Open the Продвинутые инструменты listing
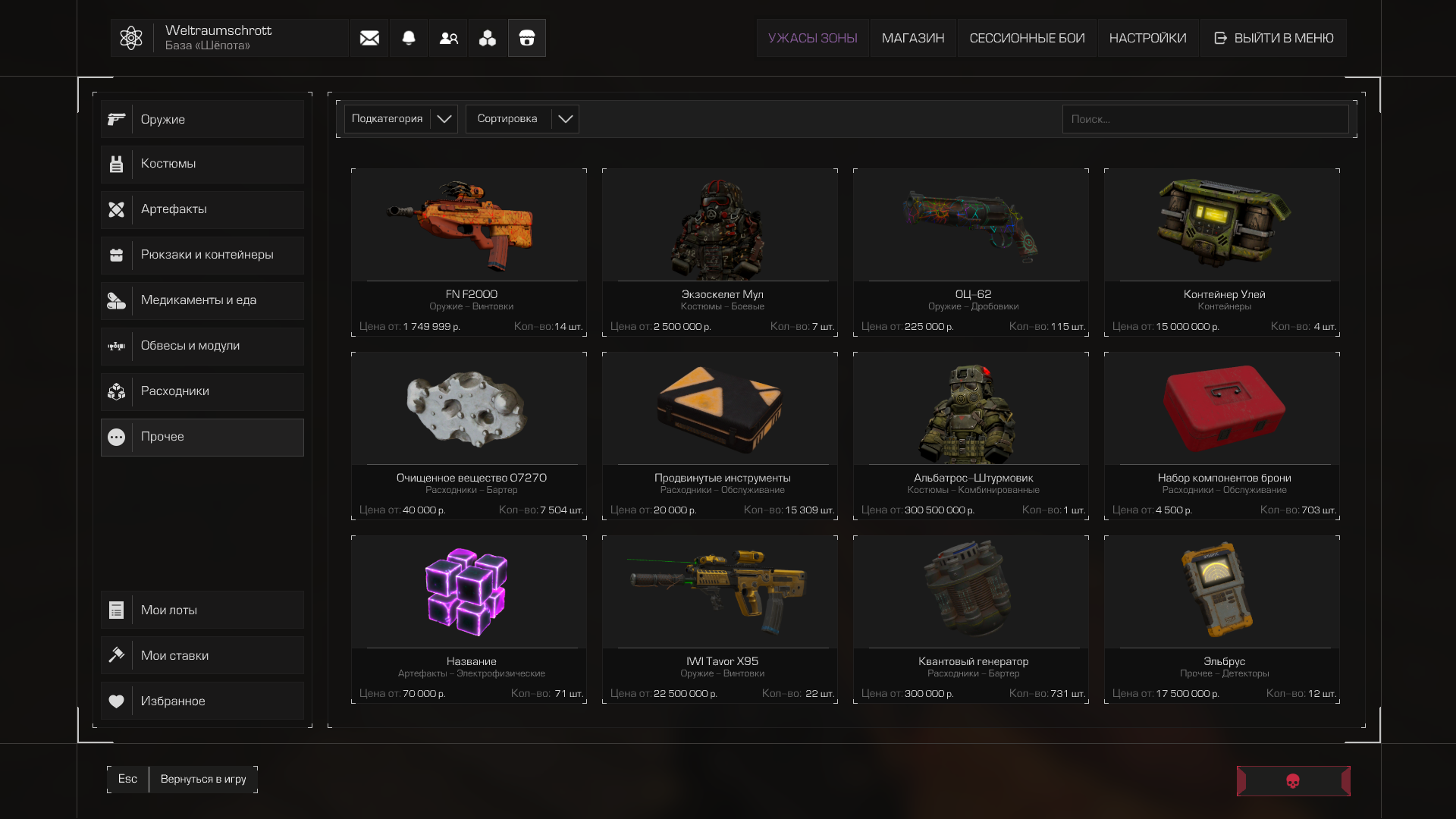The width and height of the screenshot is (1456, 819). pyautogui.click(x=720, y=435)
